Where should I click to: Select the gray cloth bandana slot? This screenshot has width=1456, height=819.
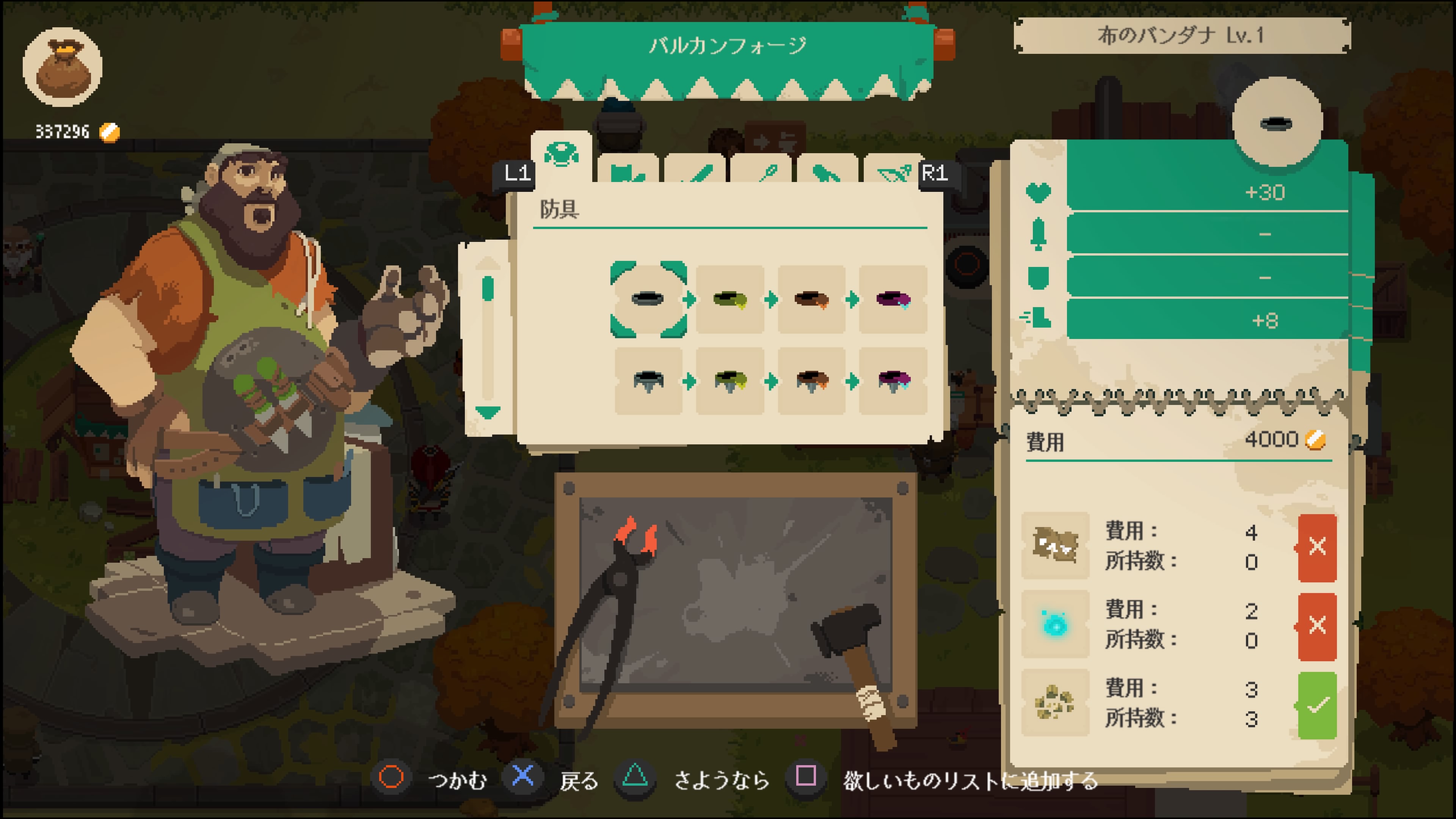pyautogui.click(x=648, y=299)
